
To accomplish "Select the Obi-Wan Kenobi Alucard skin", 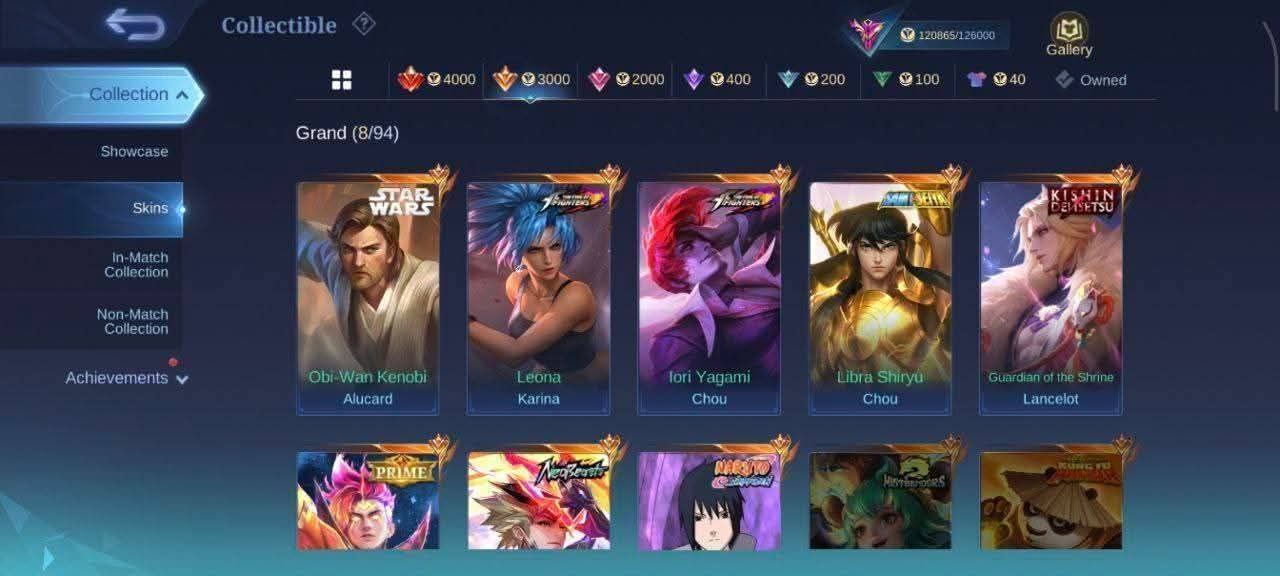I will tap(367, 297).
